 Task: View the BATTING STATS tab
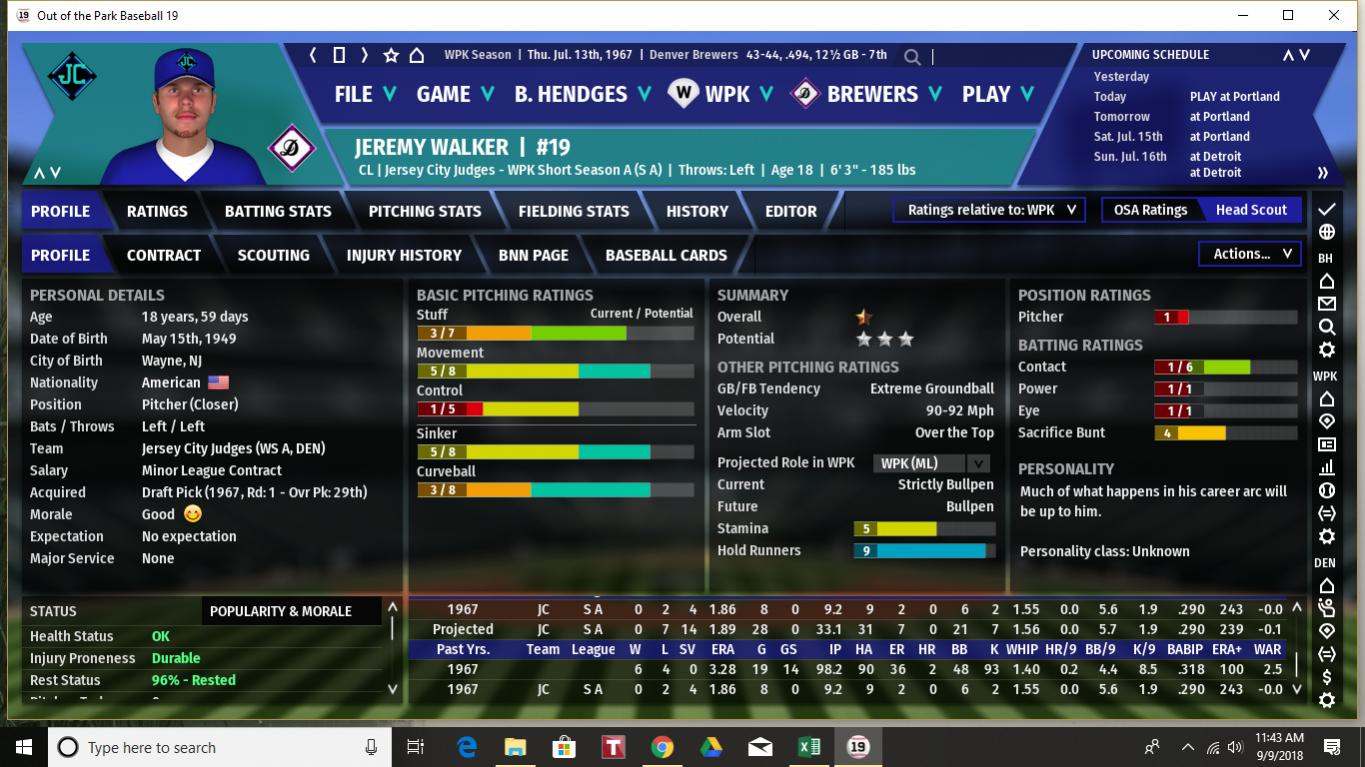pos(278,211)
